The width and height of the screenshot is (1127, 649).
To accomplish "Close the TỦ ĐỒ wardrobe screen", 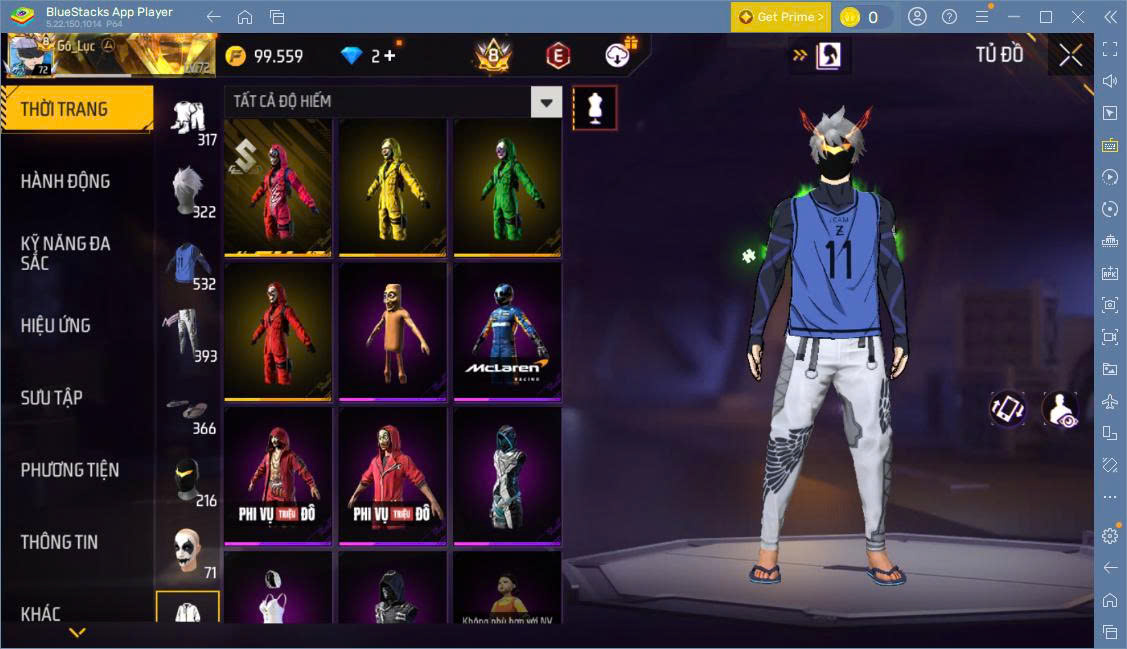I will coord(1071,56).
